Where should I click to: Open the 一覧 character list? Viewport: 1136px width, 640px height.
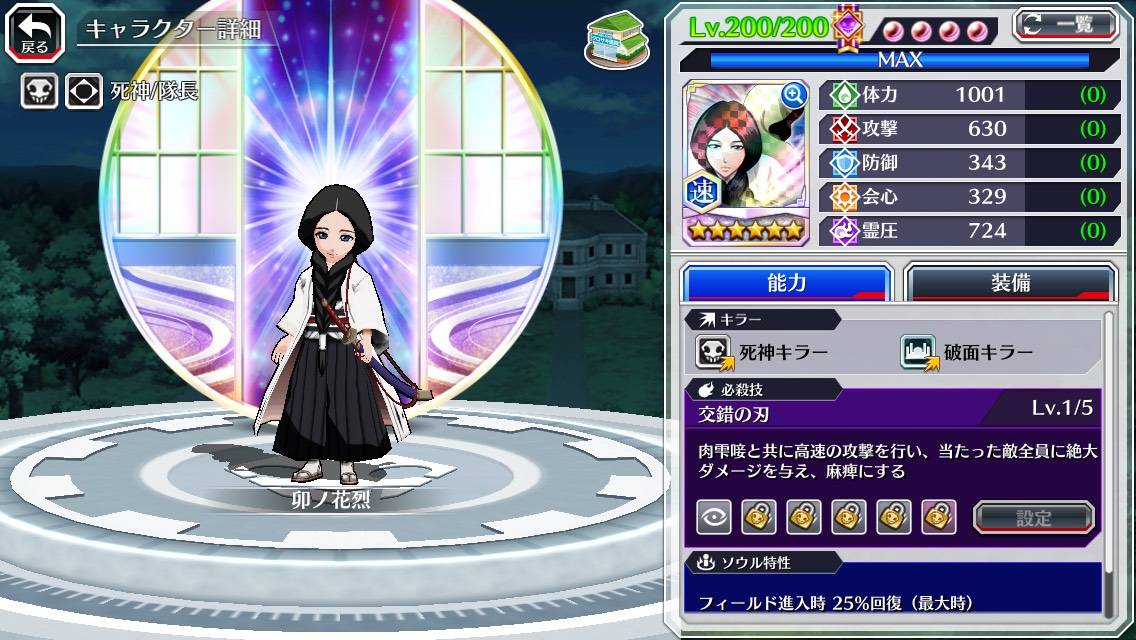[1064, 24]
